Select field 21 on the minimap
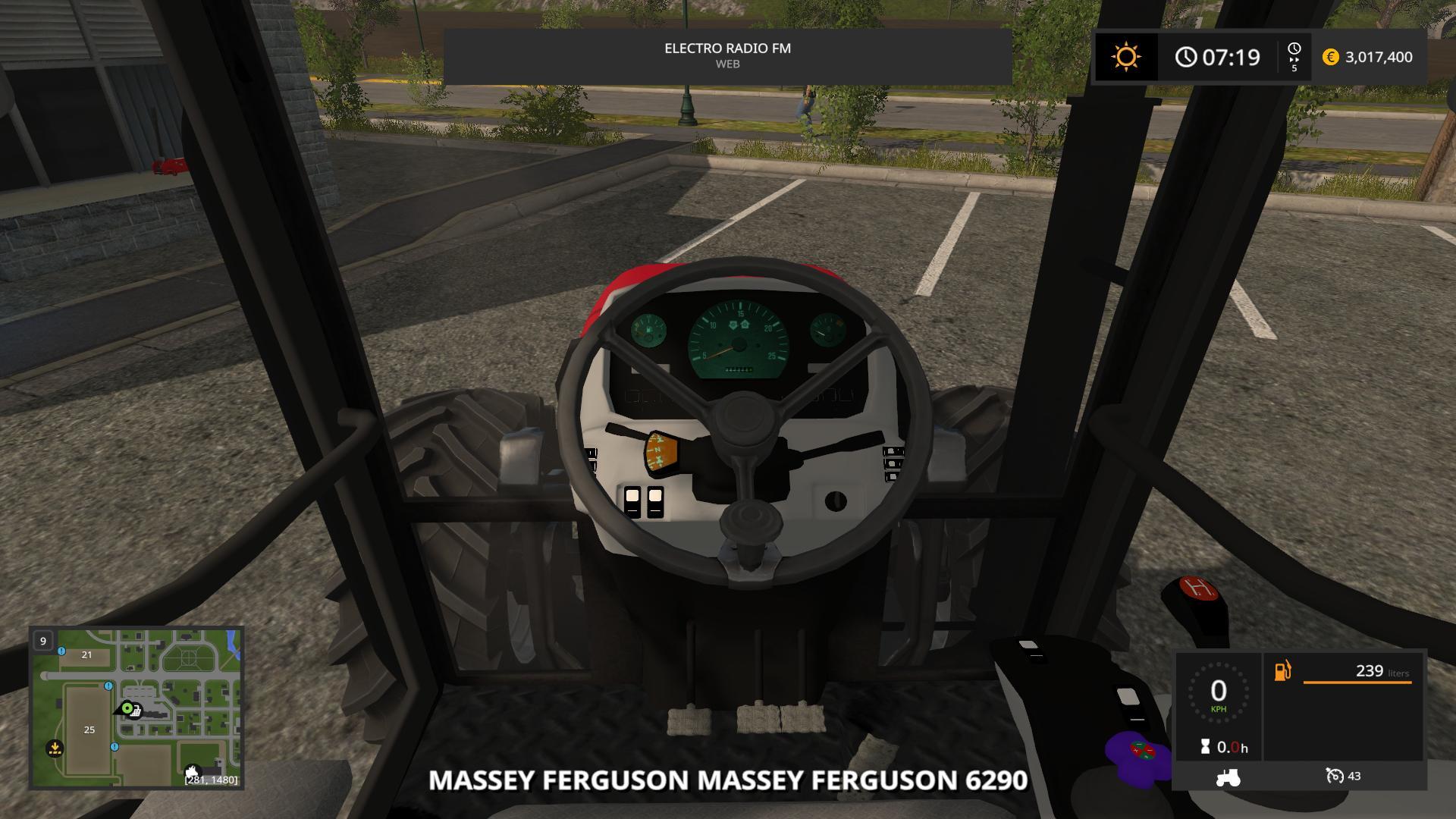Viewport: 1456px width, 819px height. point(86,654)
